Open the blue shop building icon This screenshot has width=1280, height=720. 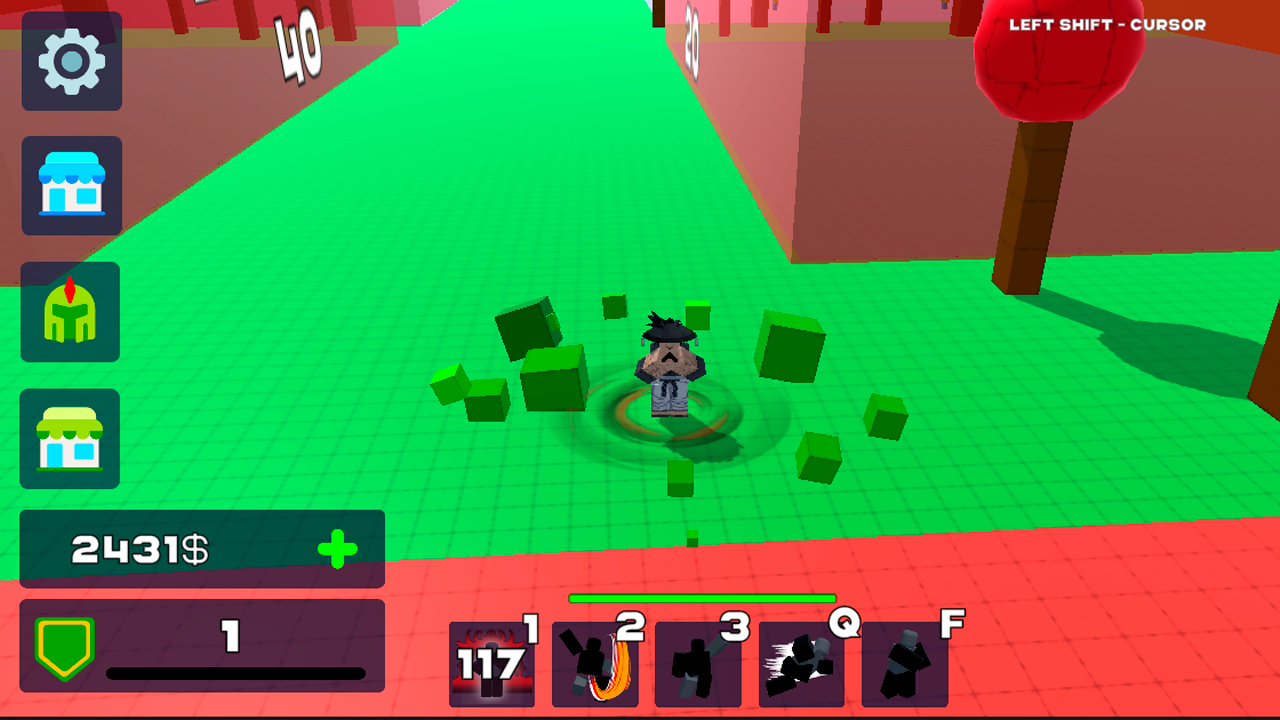point(72,188)
